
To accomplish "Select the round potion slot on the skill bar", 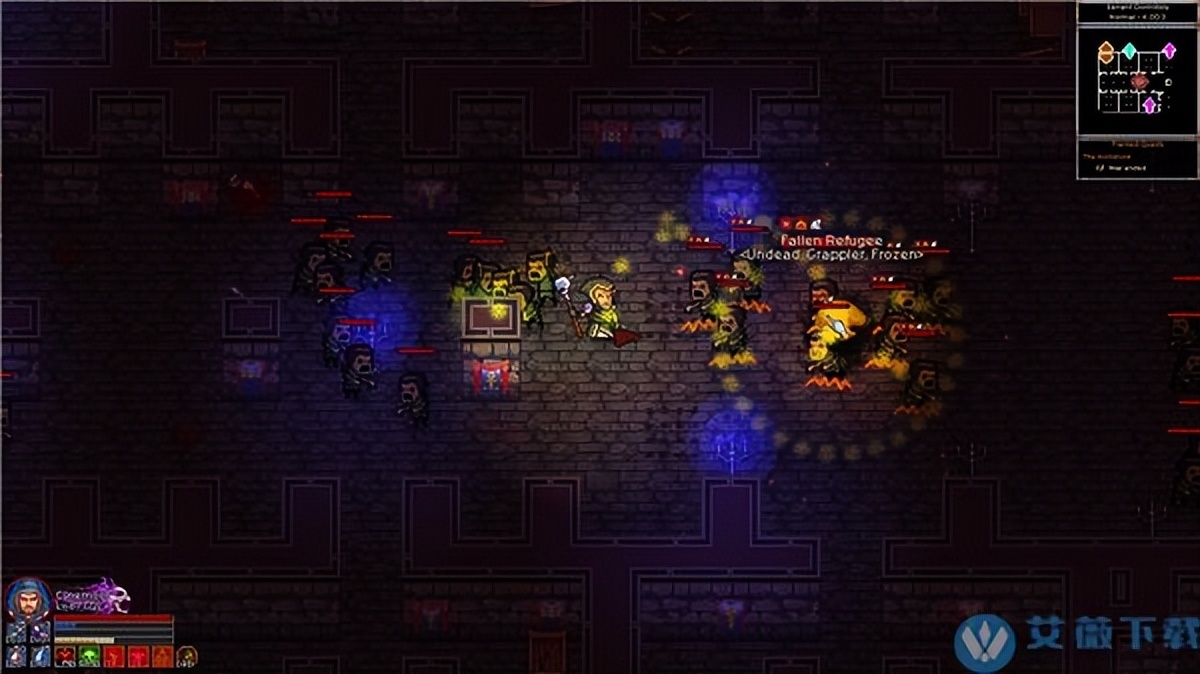I will pyautogui.click(x=186, y=657).
